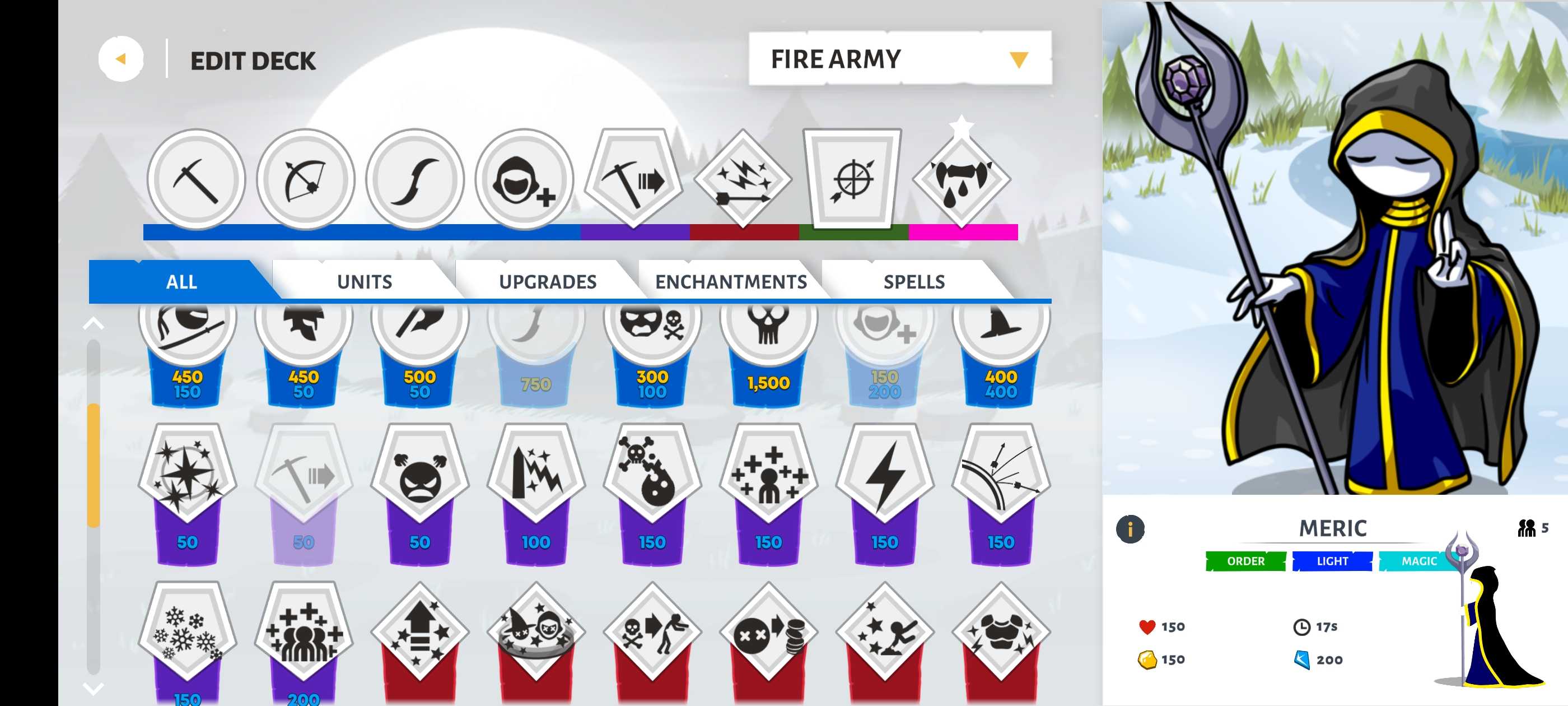Select the bow and arrow deck slot
1568x706 pixels.
click(x=305, y=179)
